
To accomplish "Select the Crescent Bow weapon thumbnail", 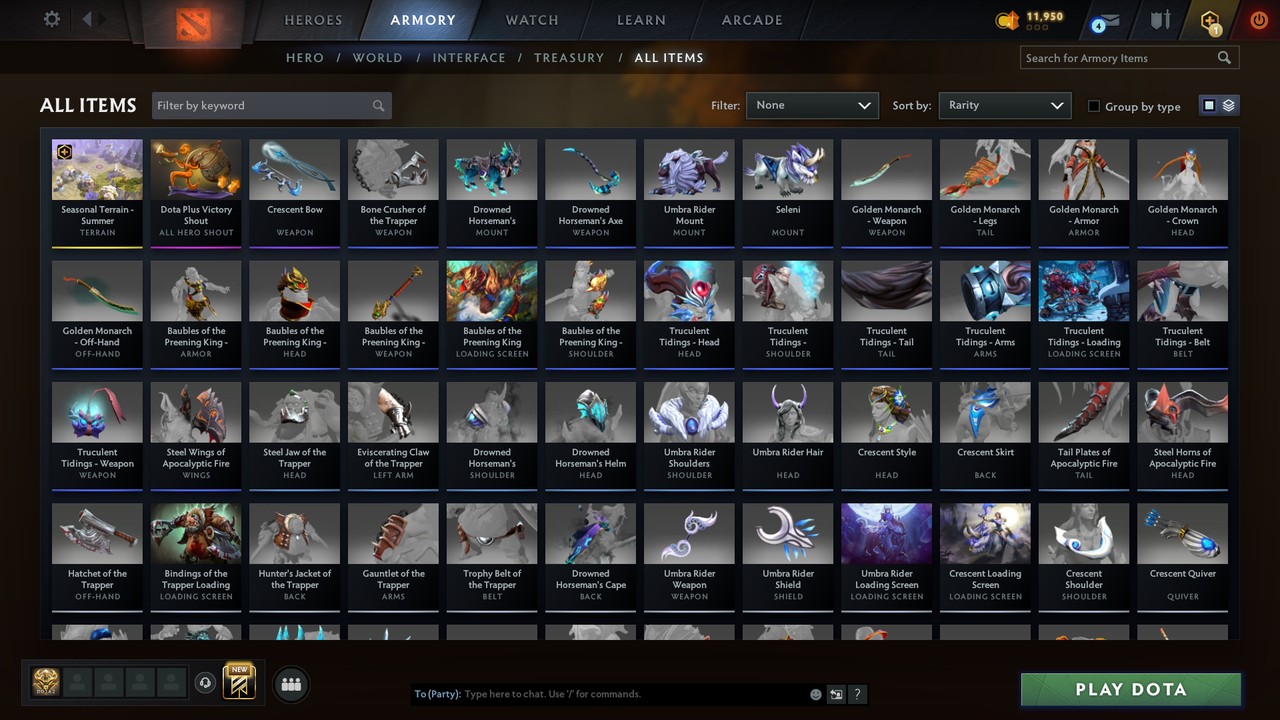I will click(x=294, y=168).
